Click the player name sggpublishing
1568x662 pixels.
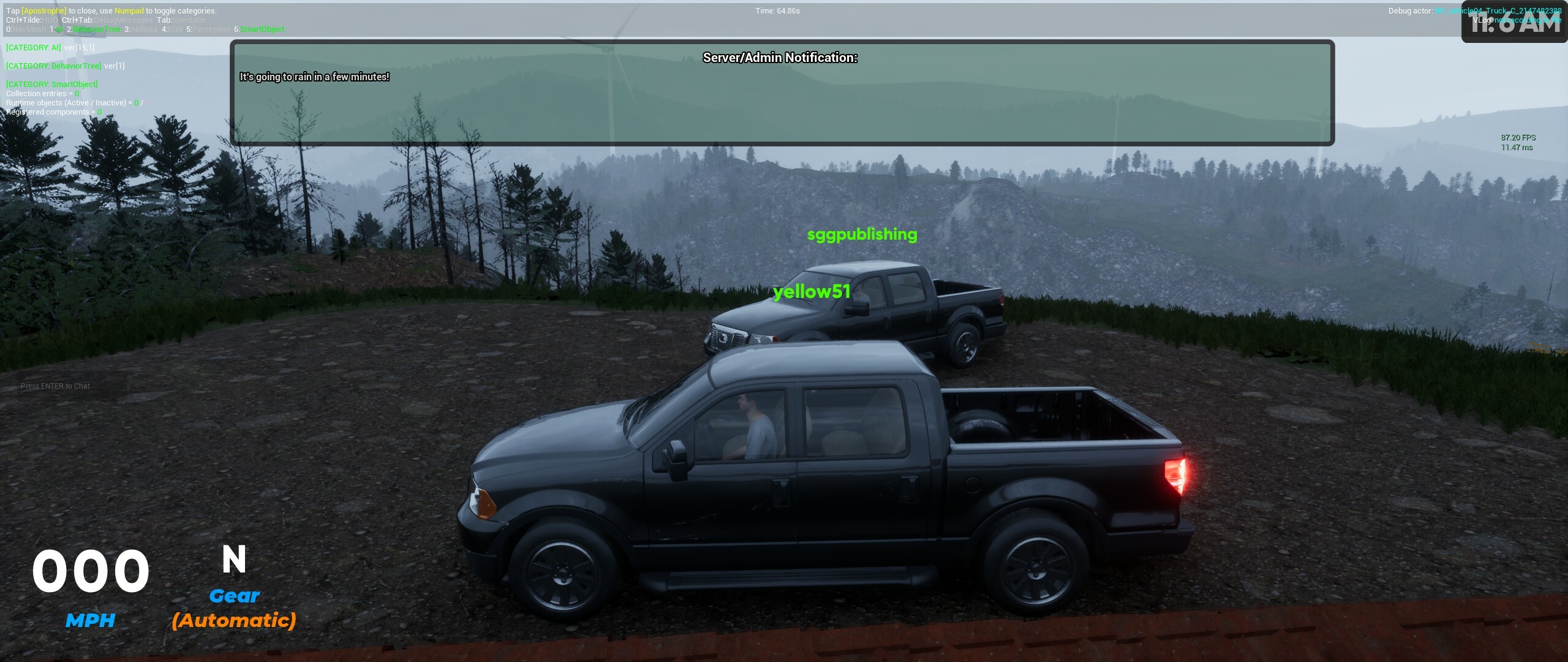coord(862,235)
